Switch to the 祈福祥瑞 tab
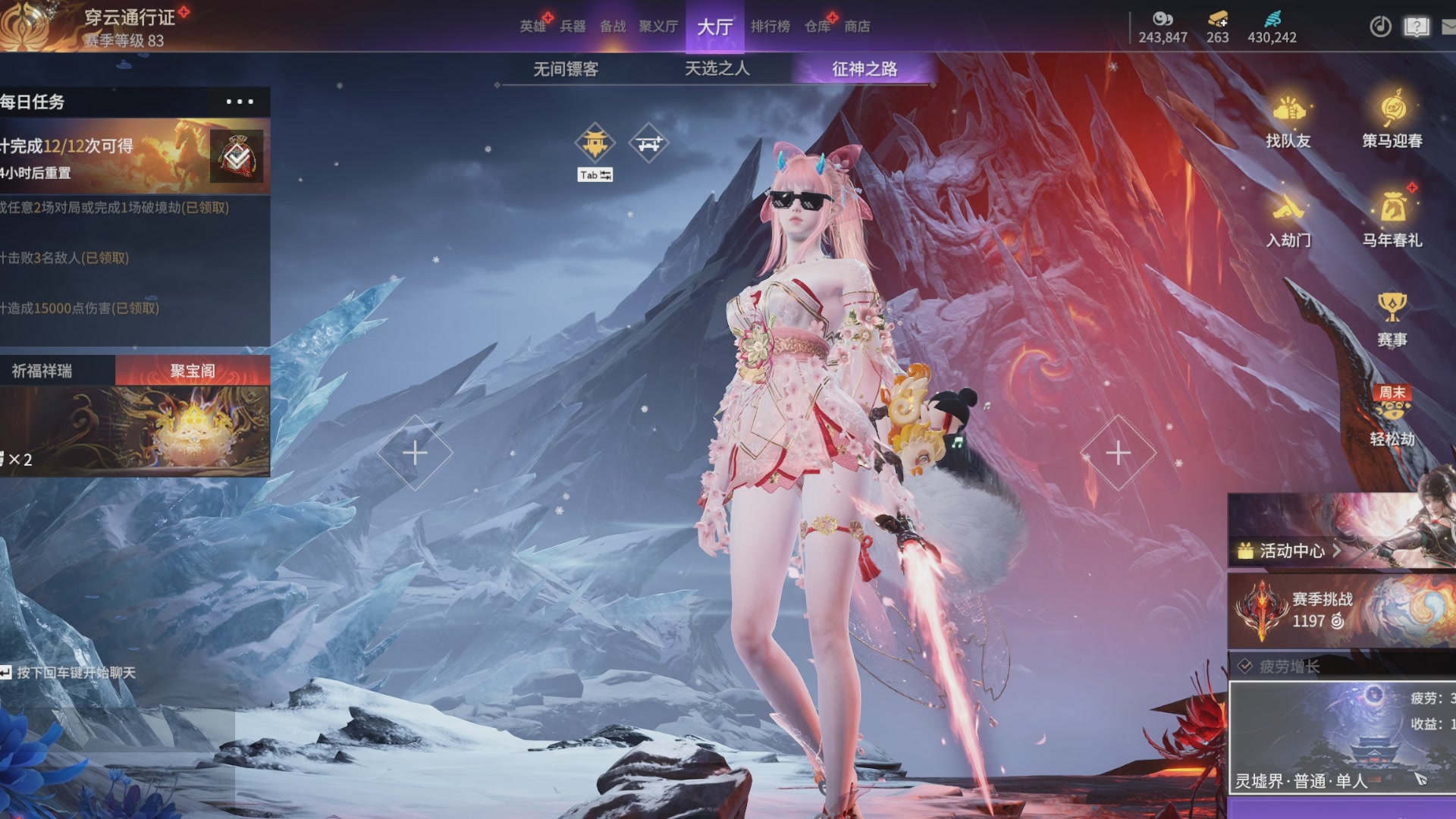 [x=42, y=371]
